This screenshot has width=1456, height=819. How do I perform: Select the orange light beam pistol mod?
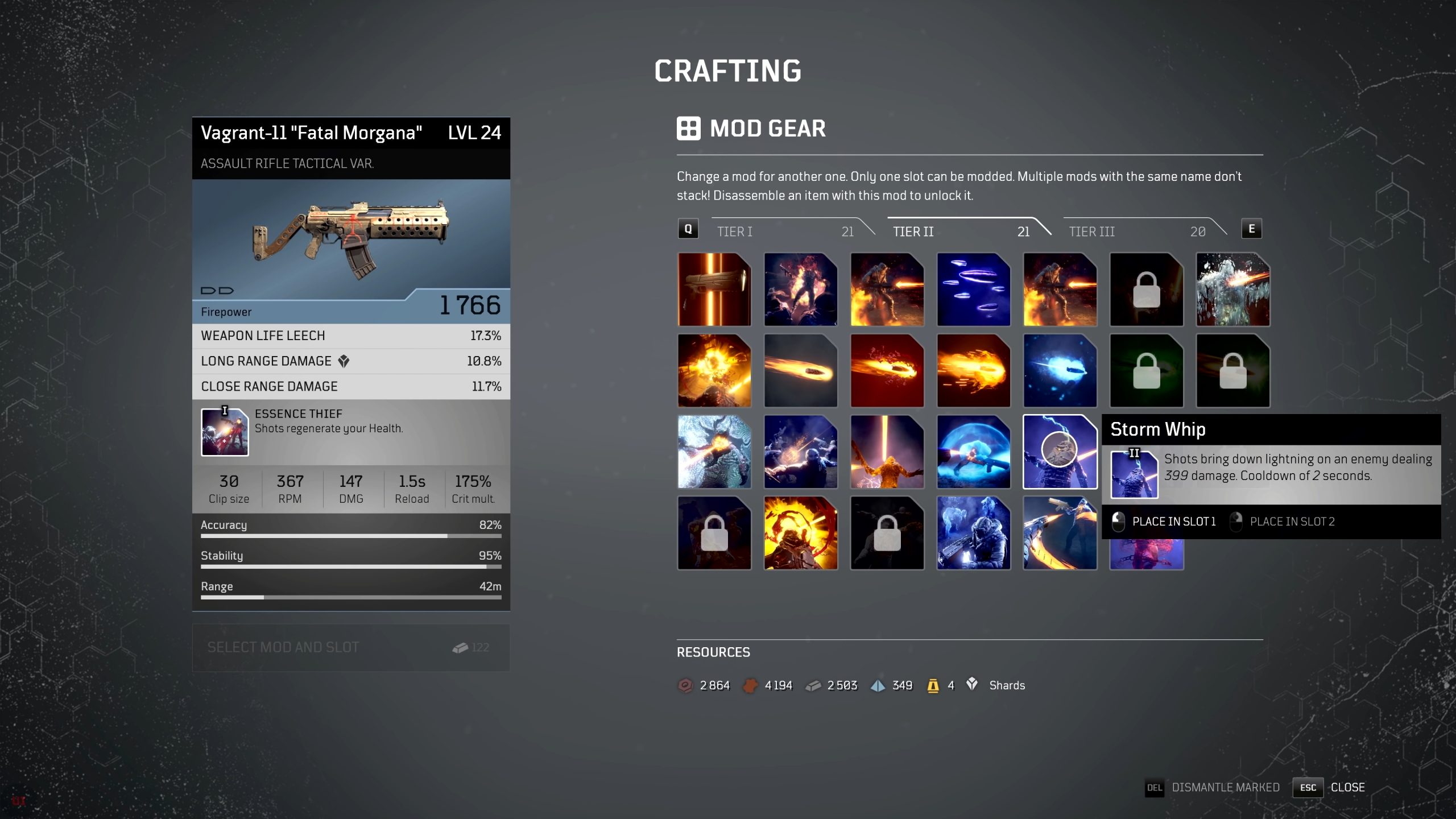(x=714, y=289)
